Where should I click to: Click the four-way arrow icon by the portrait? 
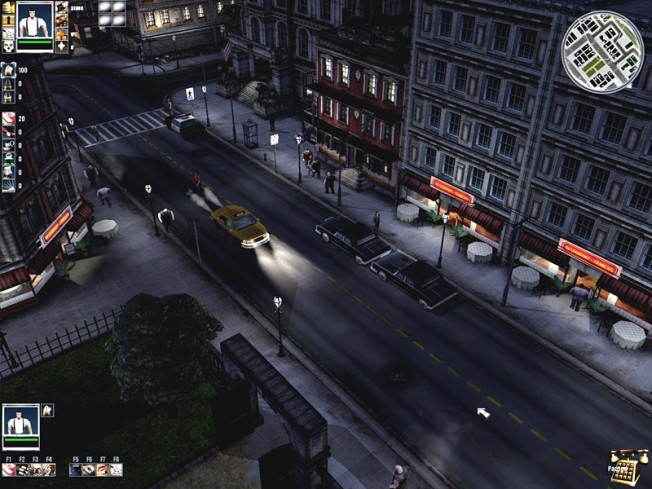pos(62,45)
